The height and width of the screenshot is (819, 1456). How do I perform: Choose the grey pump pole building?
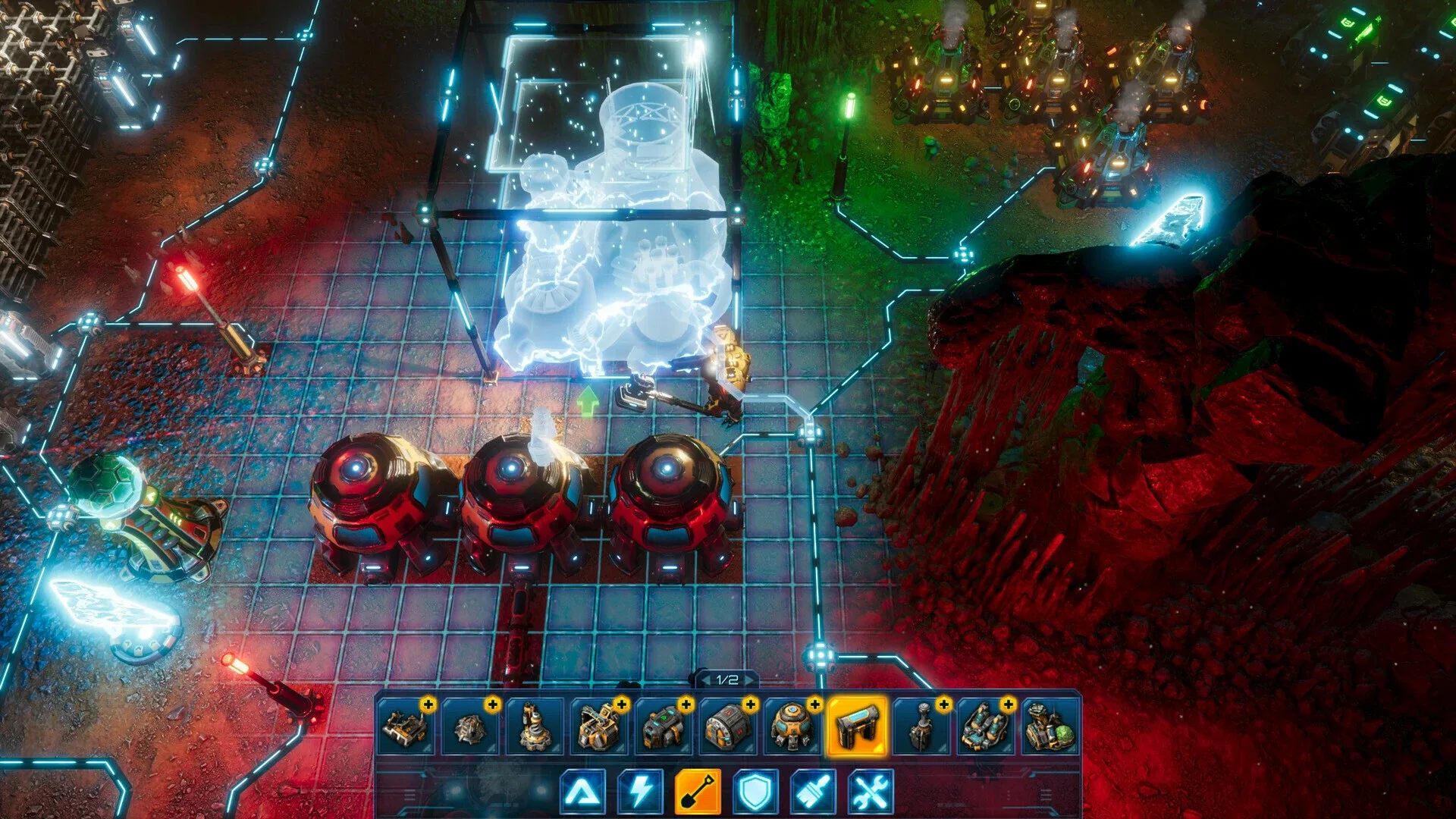pos(921,726)
